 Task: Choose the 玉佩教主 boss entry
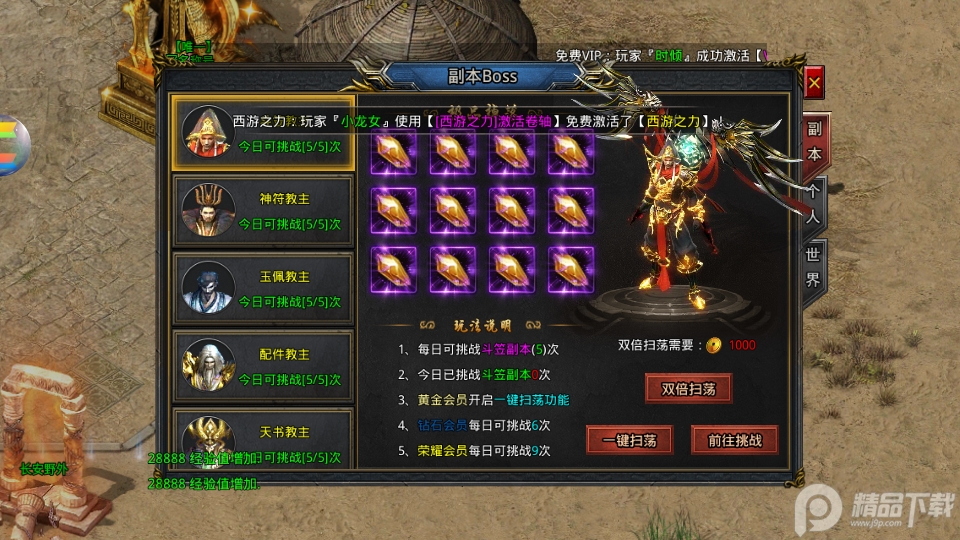(263, 288)
